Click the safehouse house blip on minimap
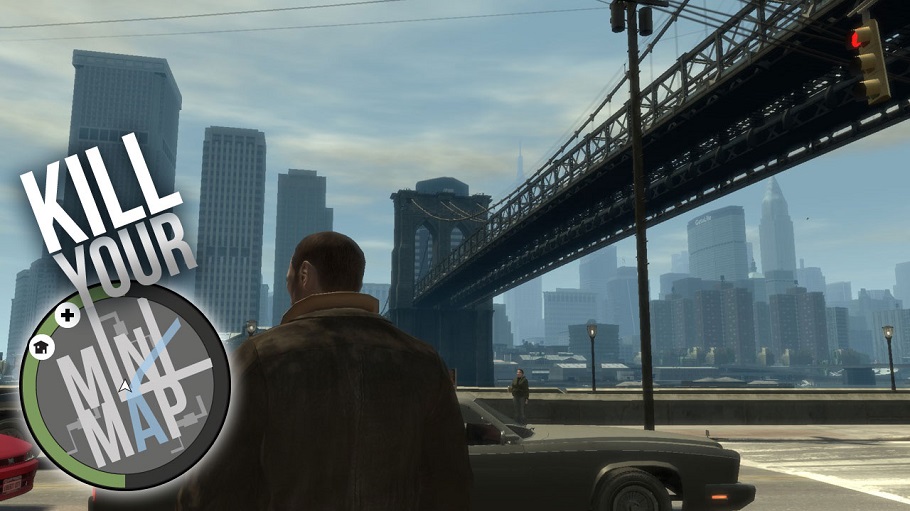The image size is (910, 511). click(x=42, y=347)
